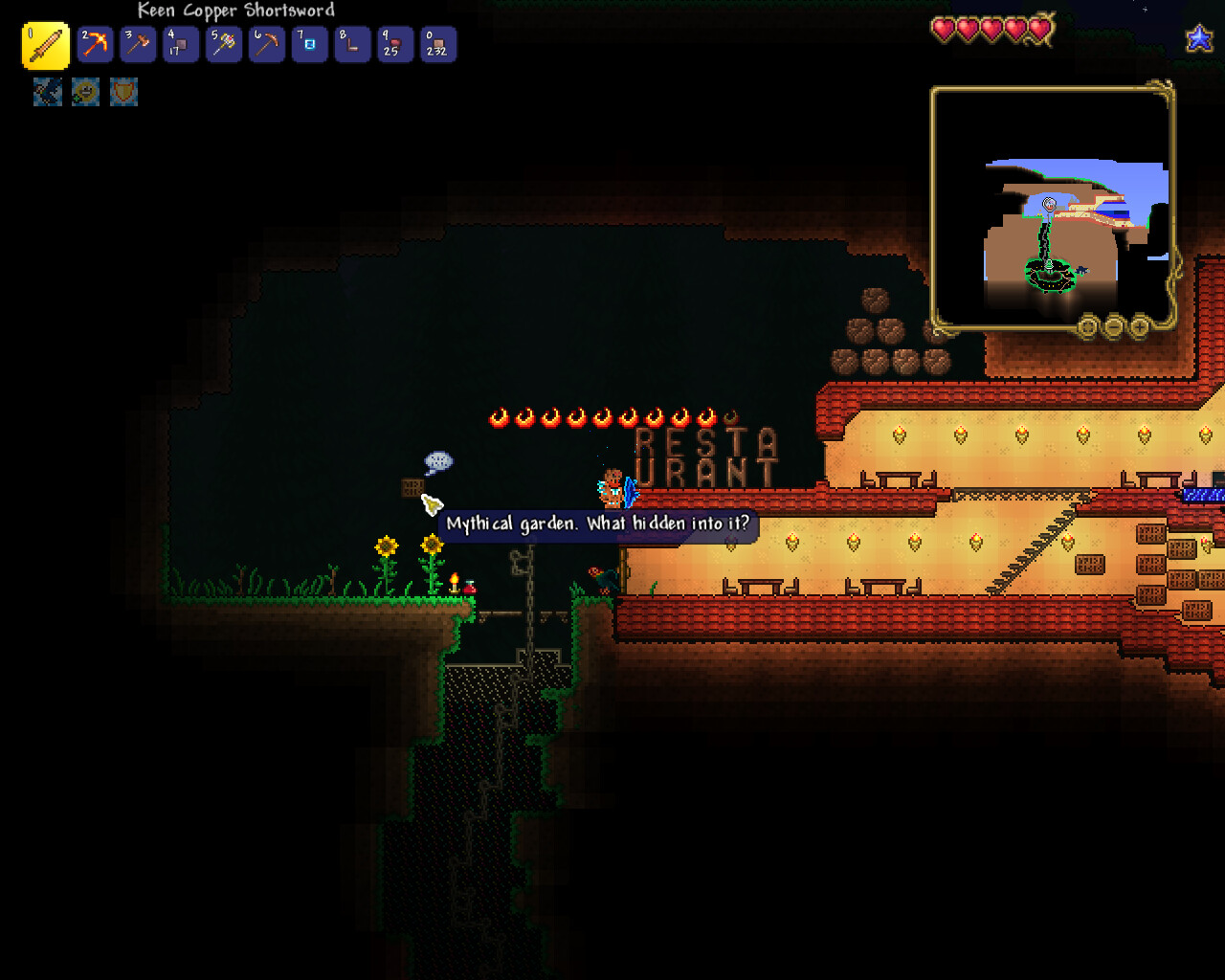Image resolution: width=1225 pixels, height=980 pixels.
Task: Choose the copper axe in slot 3
Action: 138,45
